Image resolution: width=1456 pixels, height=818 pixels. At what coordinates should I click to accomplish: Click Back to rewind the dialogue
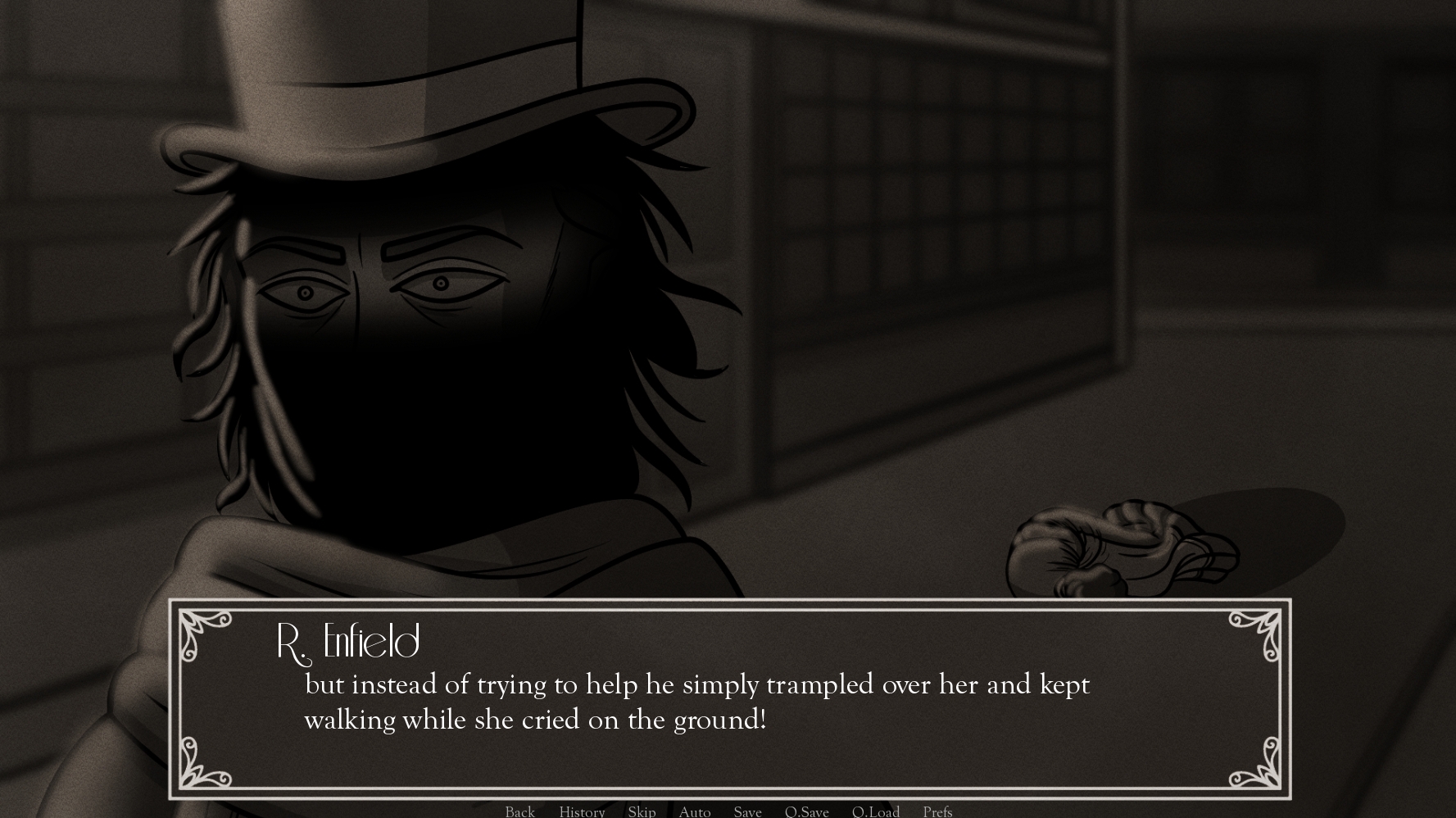click(519, 811)
